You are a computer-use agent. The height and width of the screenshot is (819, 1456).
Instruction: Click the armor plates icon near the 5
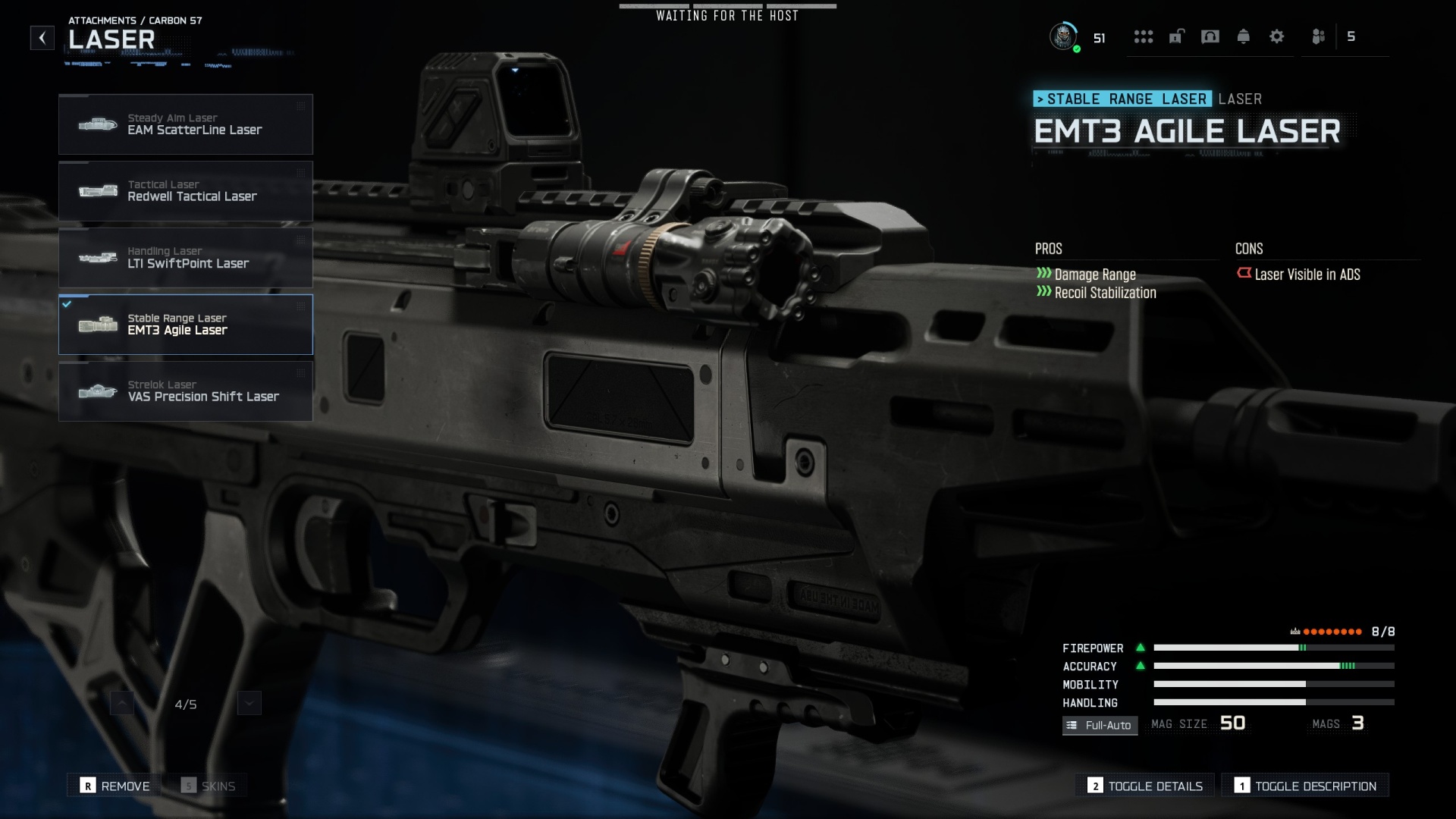point(1318,37)
